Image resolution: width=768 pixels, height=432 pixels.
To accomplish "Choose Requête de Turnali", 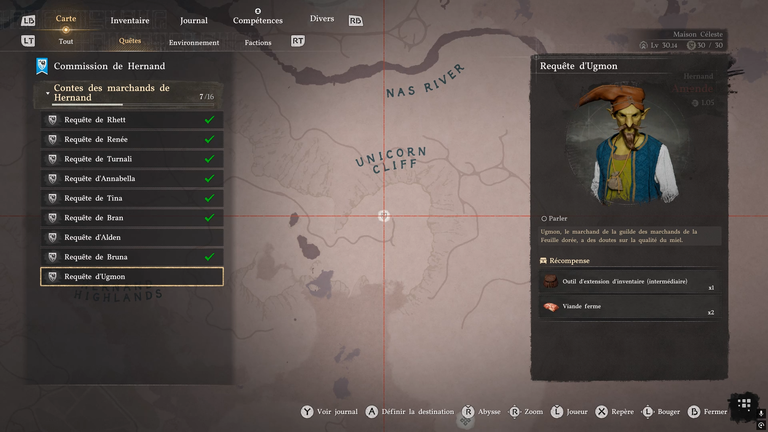I will [131, 159].
